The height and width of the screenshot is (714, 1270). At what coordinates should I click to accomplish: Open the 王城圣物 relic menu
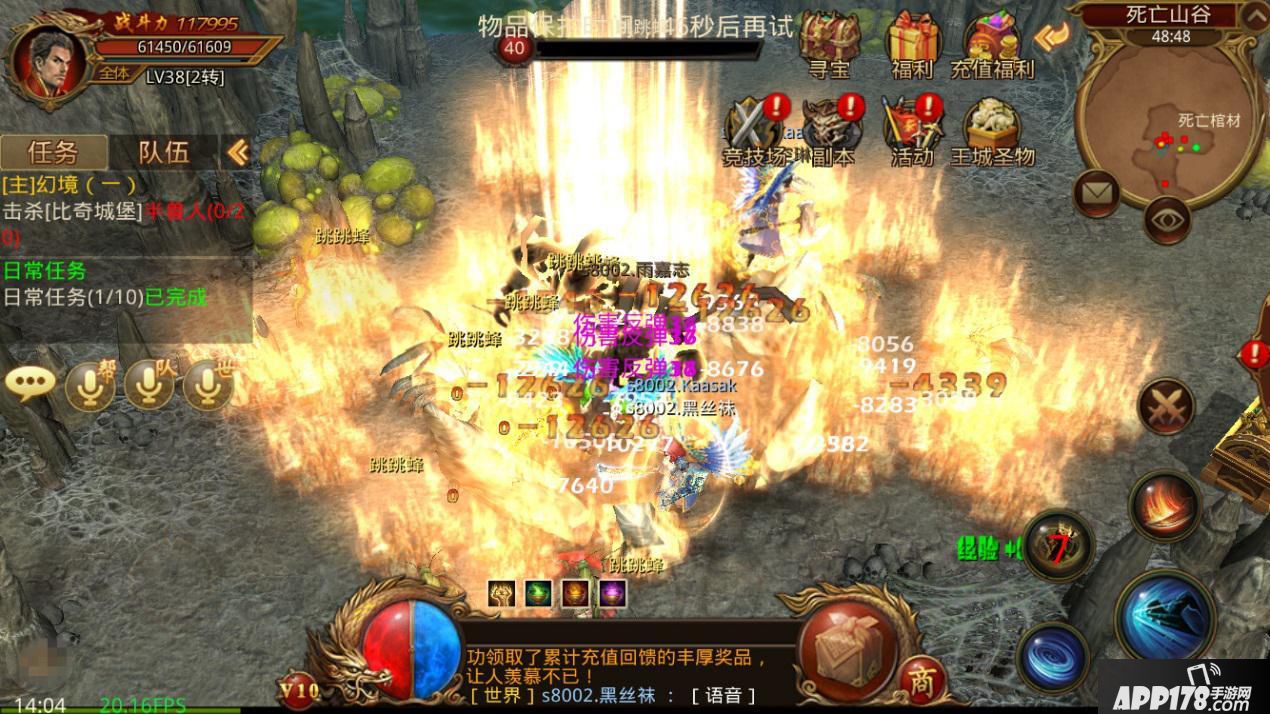[x=992, y=130]
